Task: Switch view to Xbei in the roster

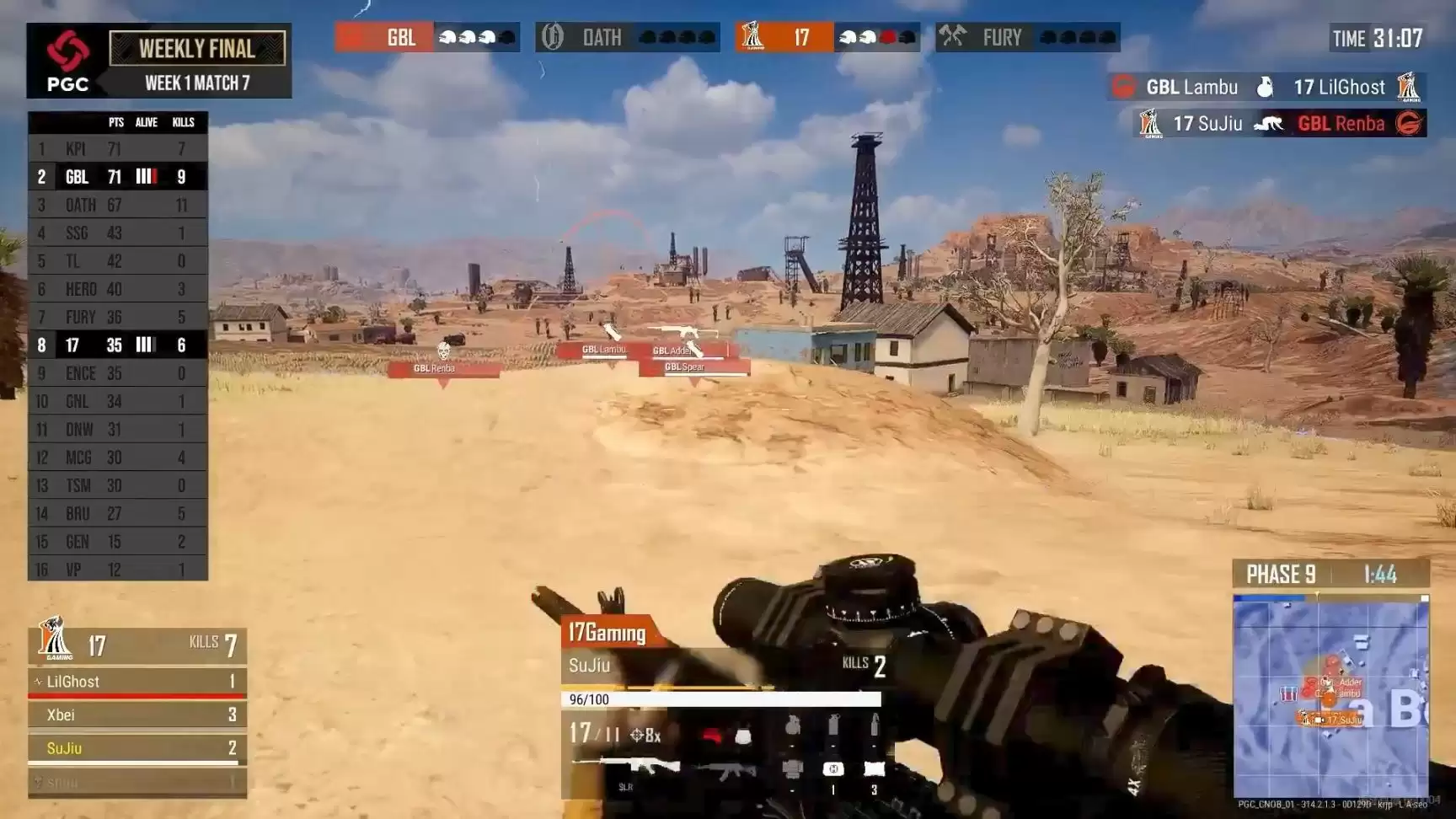Action: 136,715
